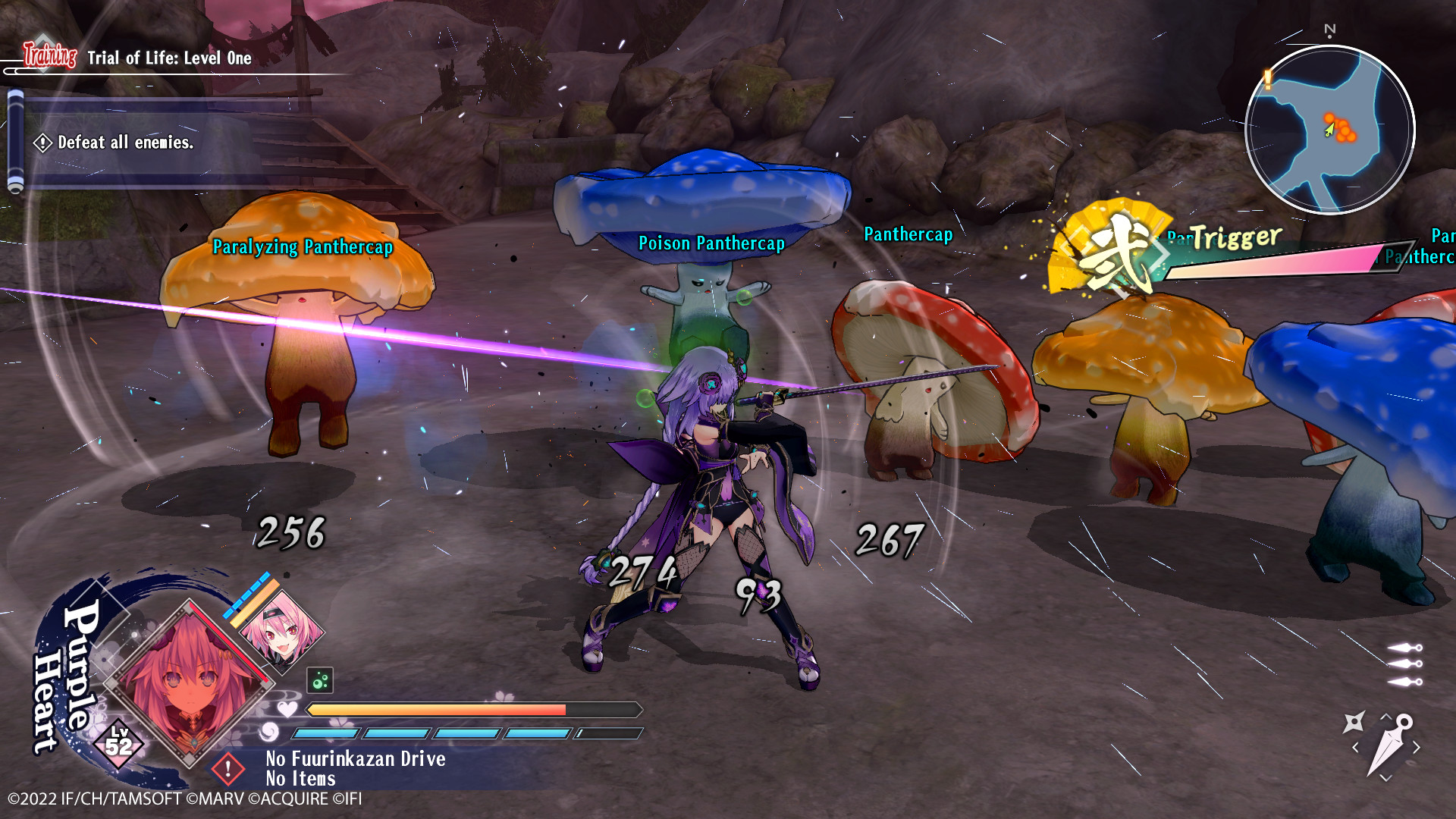
Task: Select the Training banner tab
Action: click(47, 55)
